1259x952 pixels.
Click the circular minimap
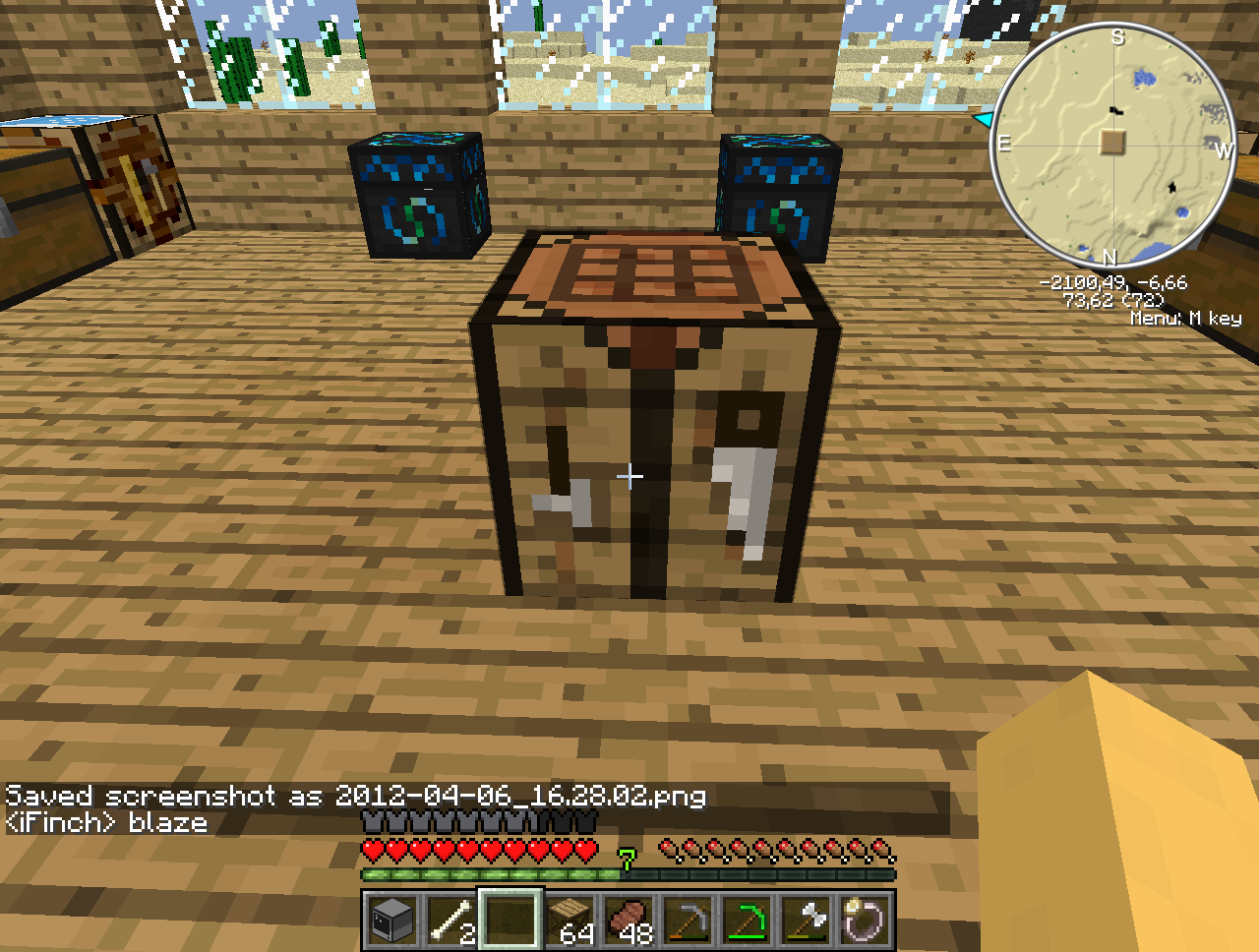pyautogui.click(x=1112, y=145)
